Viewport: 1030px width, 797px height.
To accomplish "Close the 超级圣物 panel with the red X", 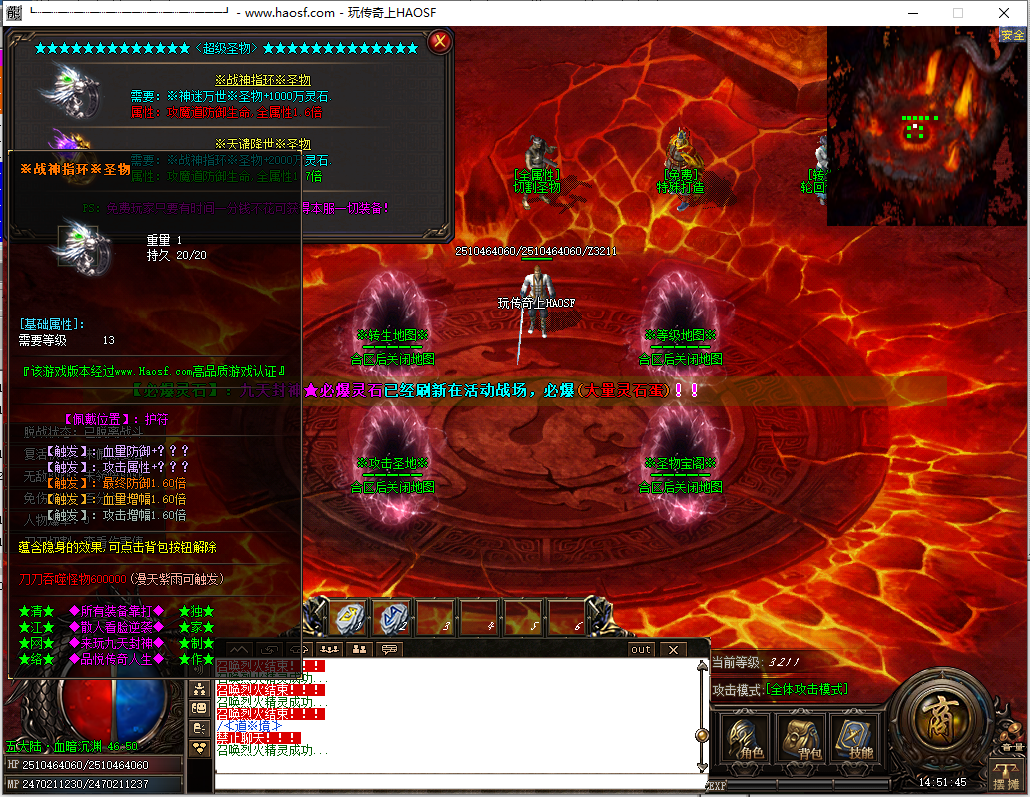I will [x=439, y=42].
